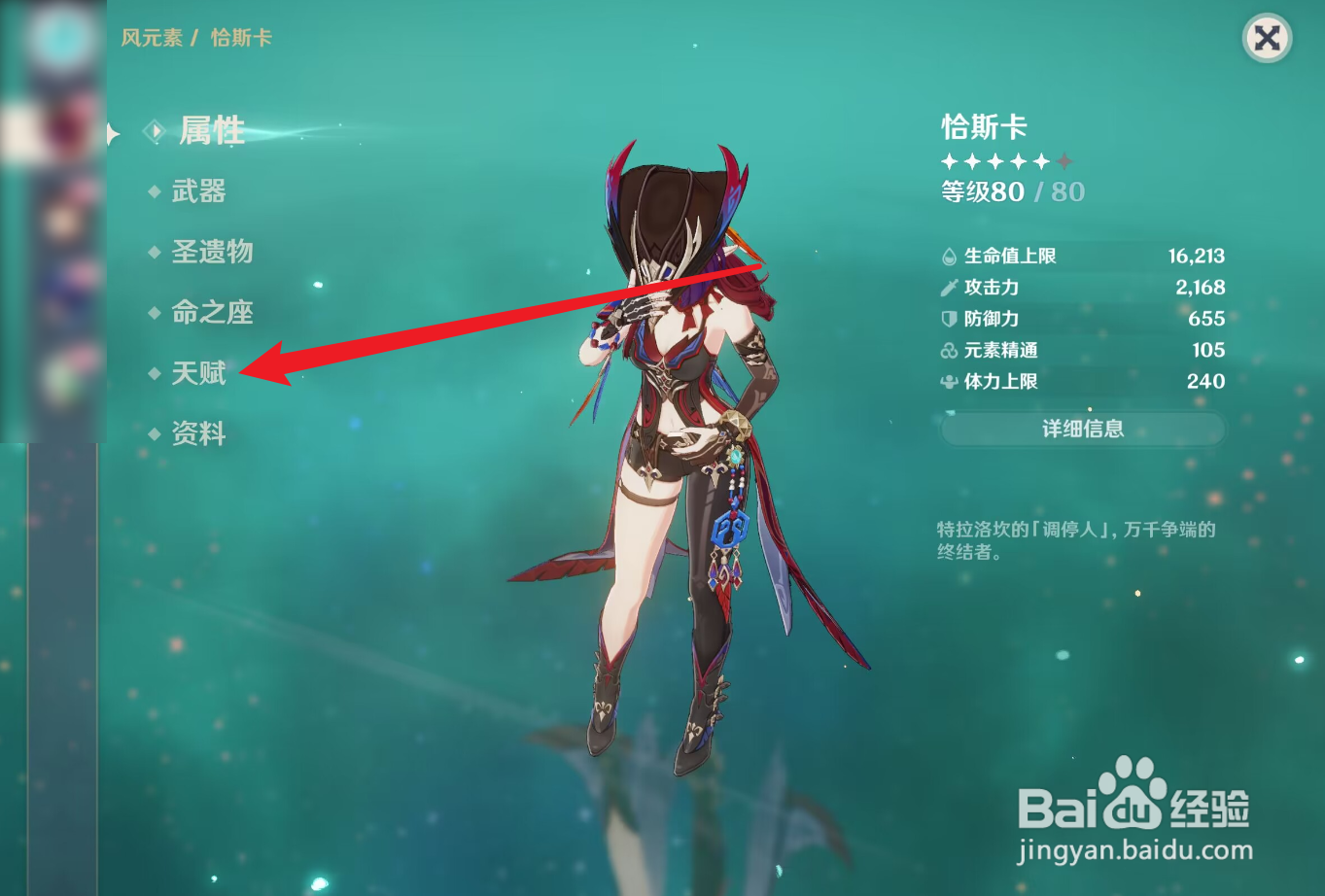Click the diamond marker beside 属性
Viewport: 1325px width, 896px height.
click(154, 132)
